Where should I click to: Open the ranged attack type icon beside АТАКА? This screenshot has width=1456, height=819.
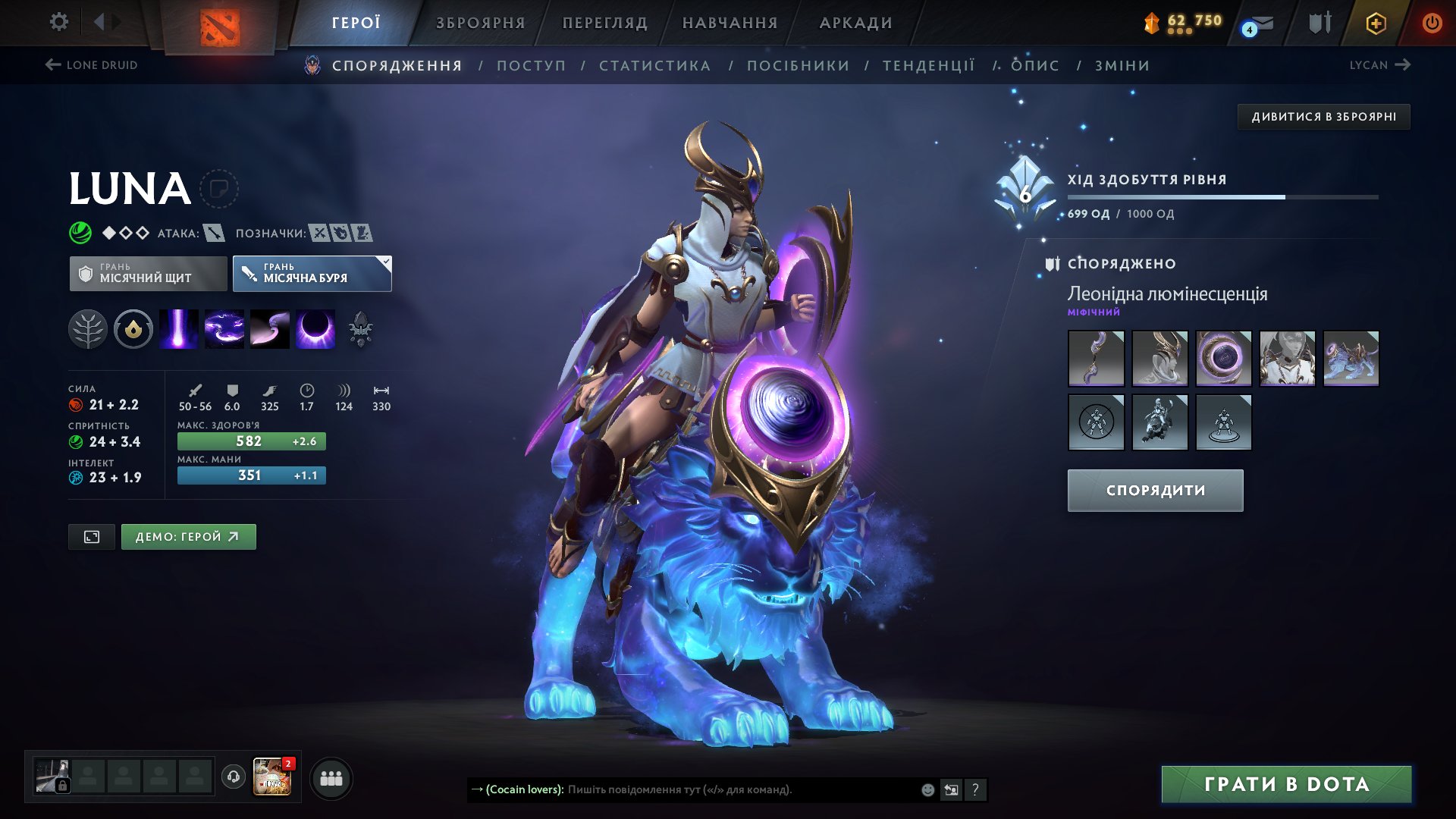coord(215,234)
